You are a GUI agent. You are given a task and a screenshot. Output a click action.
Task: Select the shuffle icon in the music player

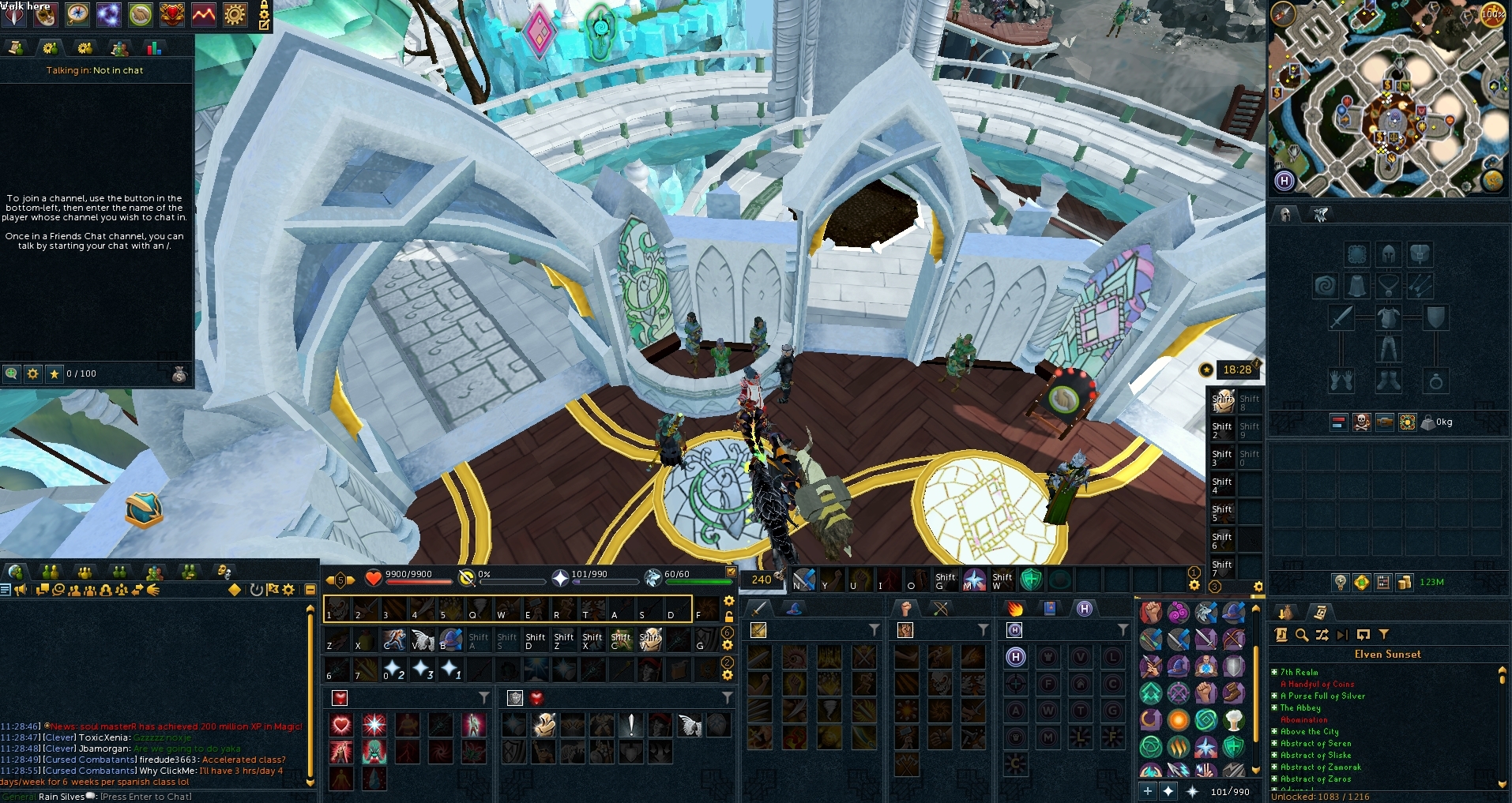coord(1322,634)
